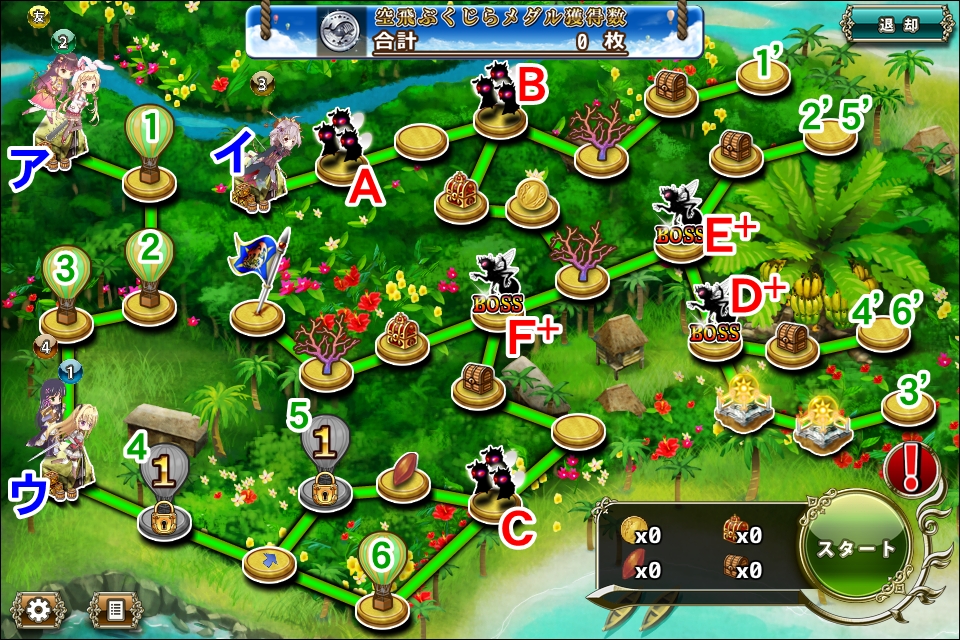Screen dimensions: 960x640
Task: Select the blue flag map node
Action: (x=259, y=288)
